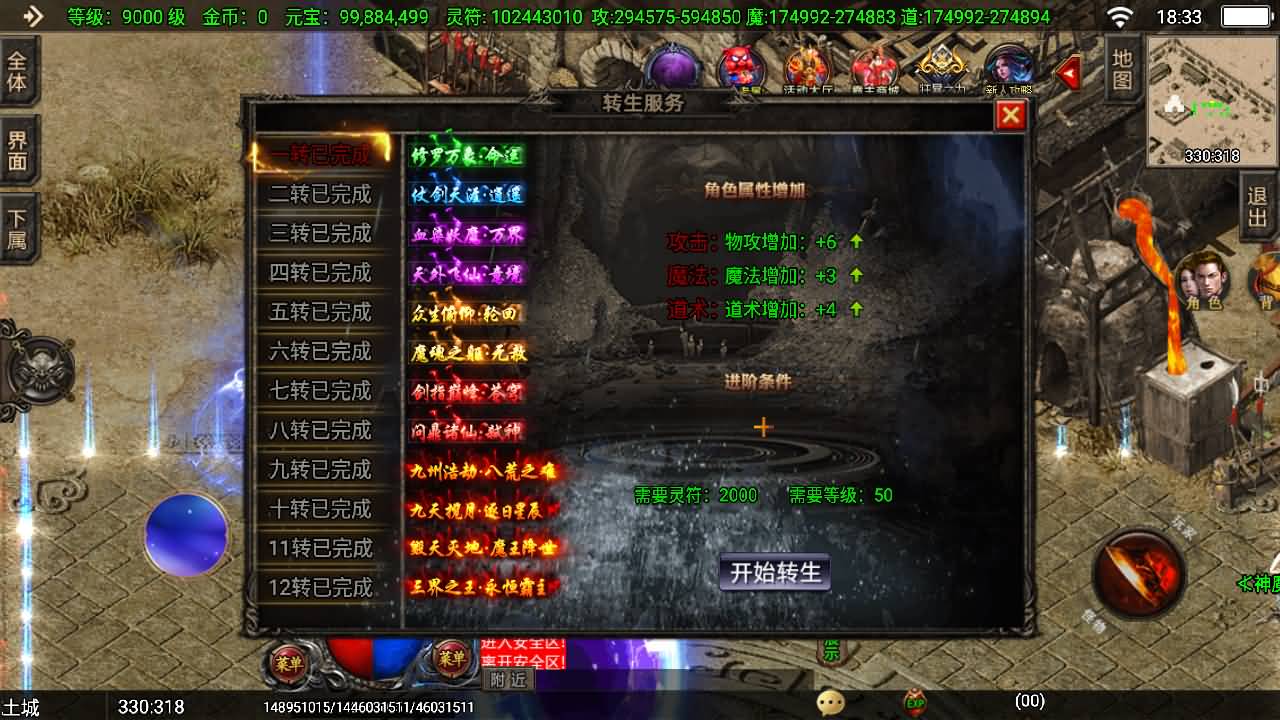The height and width of the screenshot is (720, 1280).
Task: Switch to the 一转已完成 tab
Action: point(320,155)
